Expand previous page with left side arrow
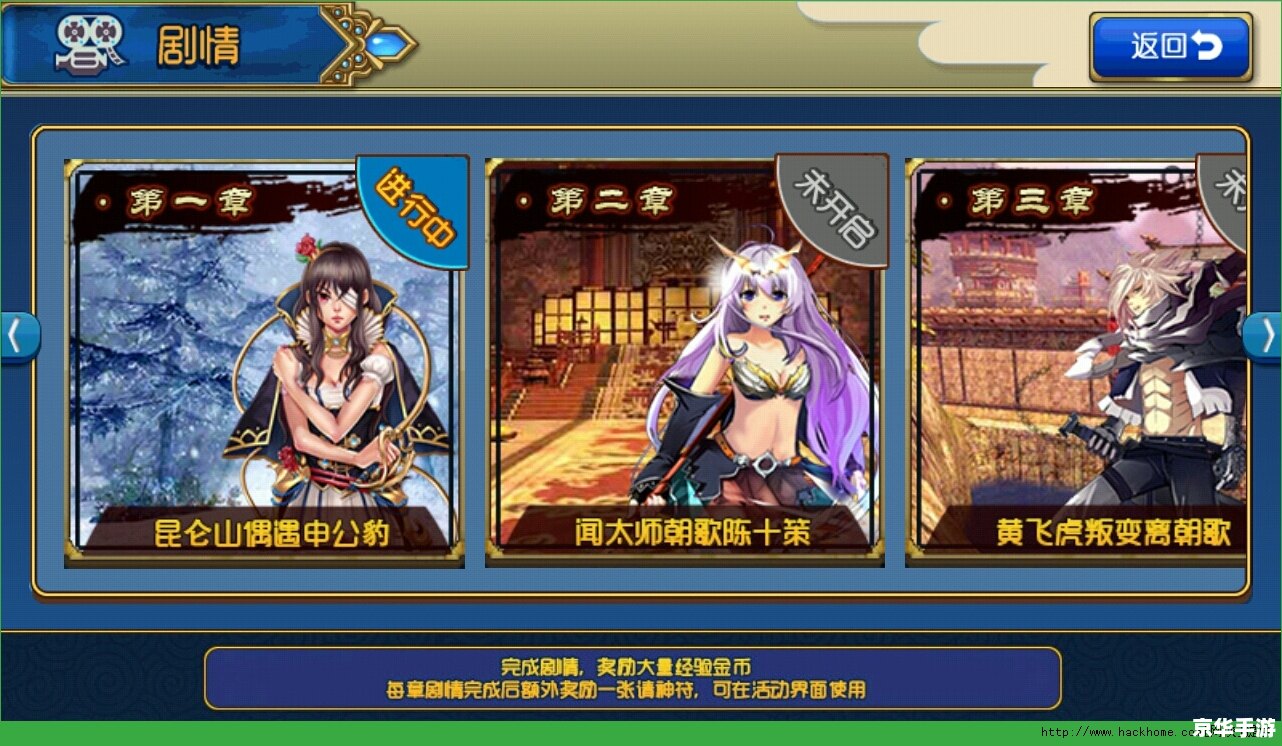The width and height of the screenshot is (1282, 746). coord(16,337)
